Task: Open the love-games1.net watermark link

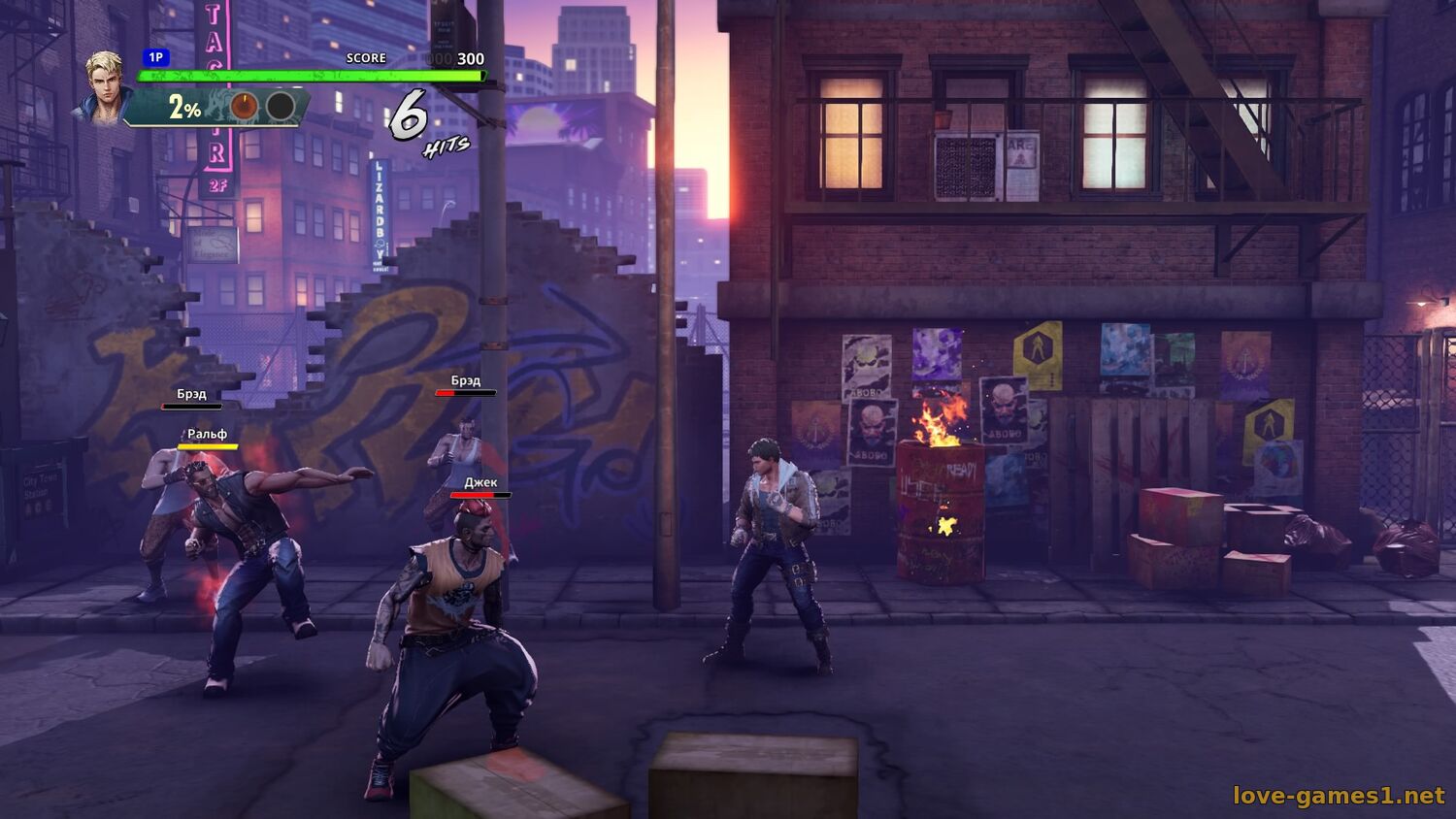Action: pyautogui.click(x=1339, y=796)
